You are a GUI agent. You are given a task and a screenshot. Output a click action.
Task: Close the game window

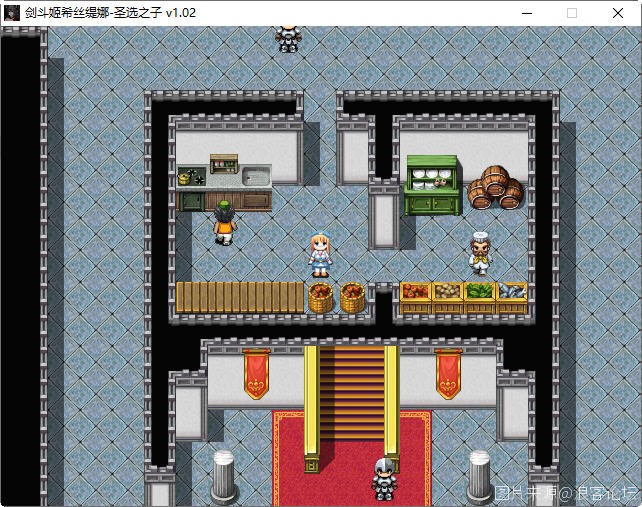pos(618,13)
